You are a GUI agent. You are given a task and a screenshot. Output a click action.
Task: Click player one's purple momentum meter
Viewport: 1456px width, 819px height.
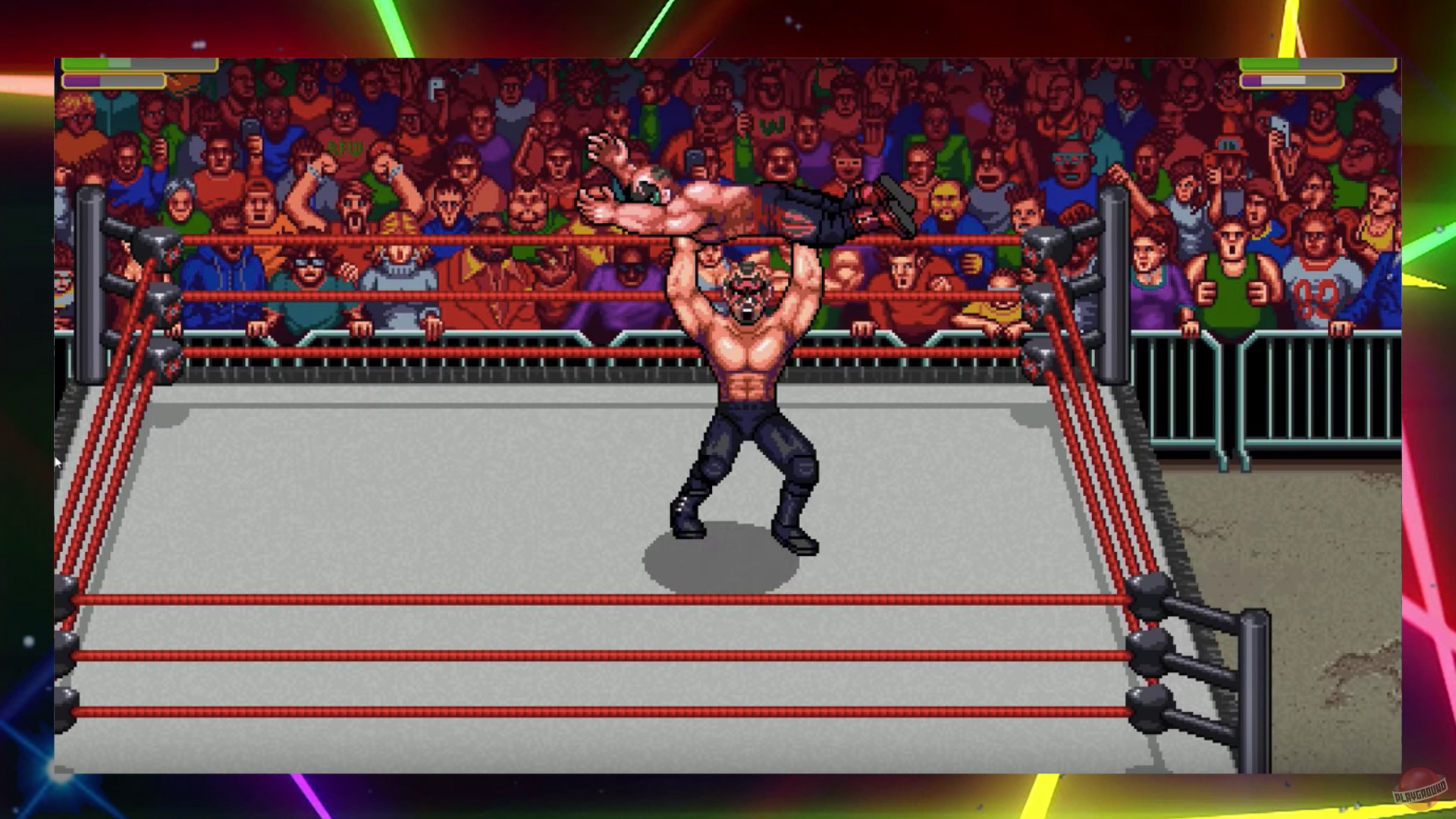pyautogui.click(x=91, y=82)
